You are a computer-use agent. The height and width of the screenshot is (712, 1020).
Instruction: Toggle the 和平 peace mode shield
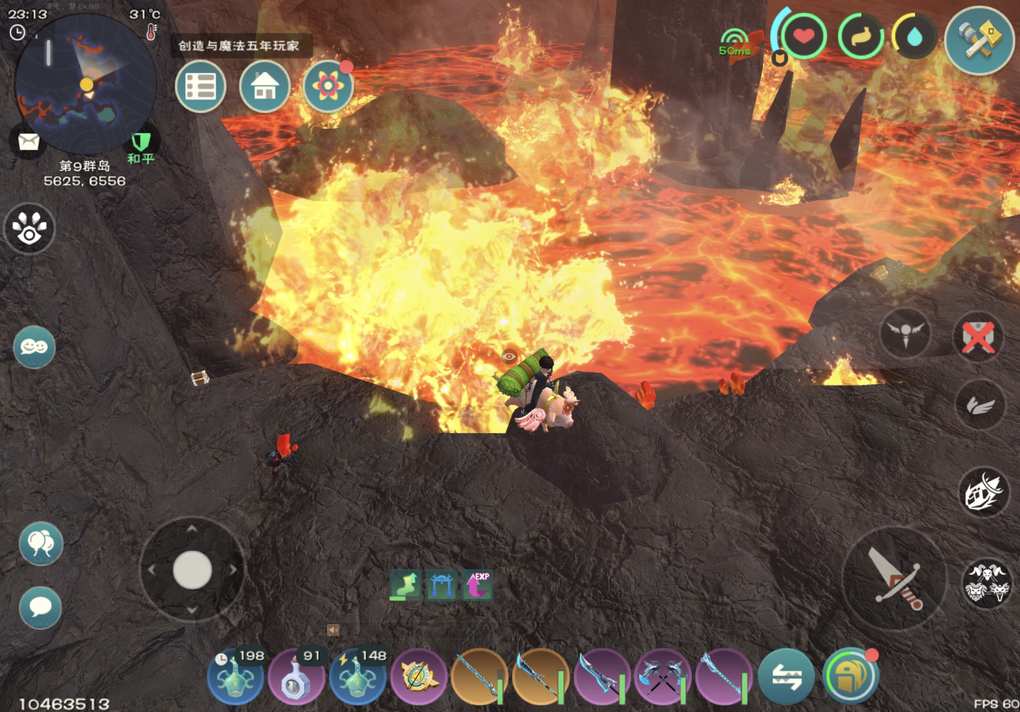(141, 142)
